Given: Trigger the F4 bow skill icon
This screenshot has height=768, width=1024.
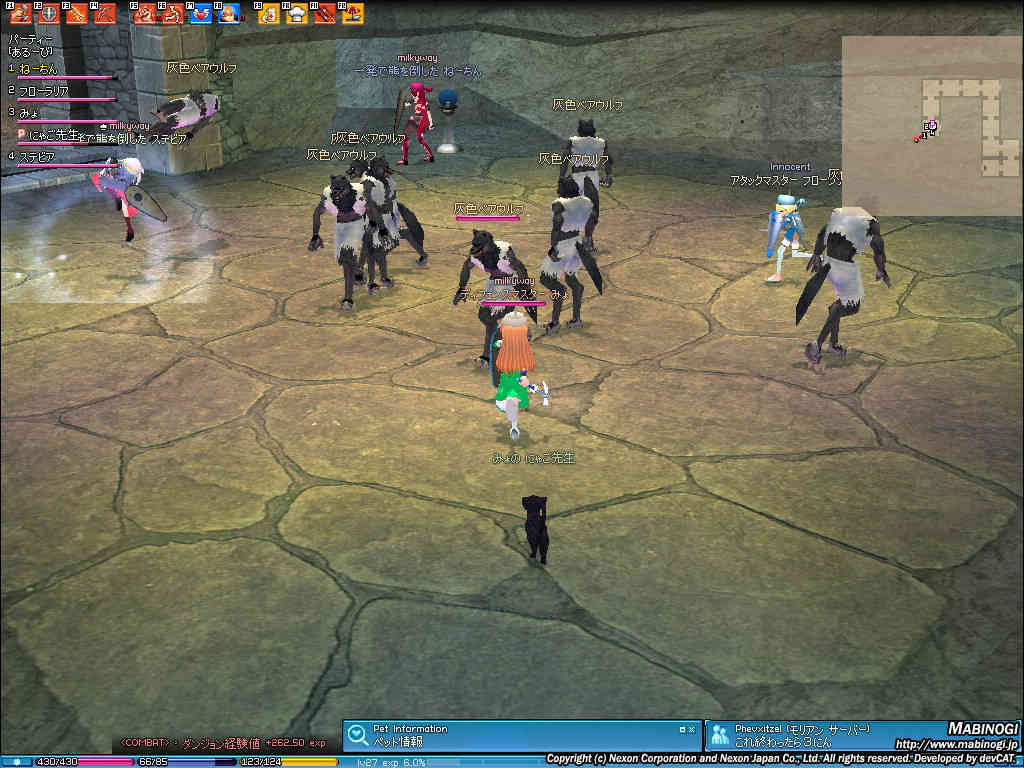Looking at the screenshot, I should tap(103, 14).
